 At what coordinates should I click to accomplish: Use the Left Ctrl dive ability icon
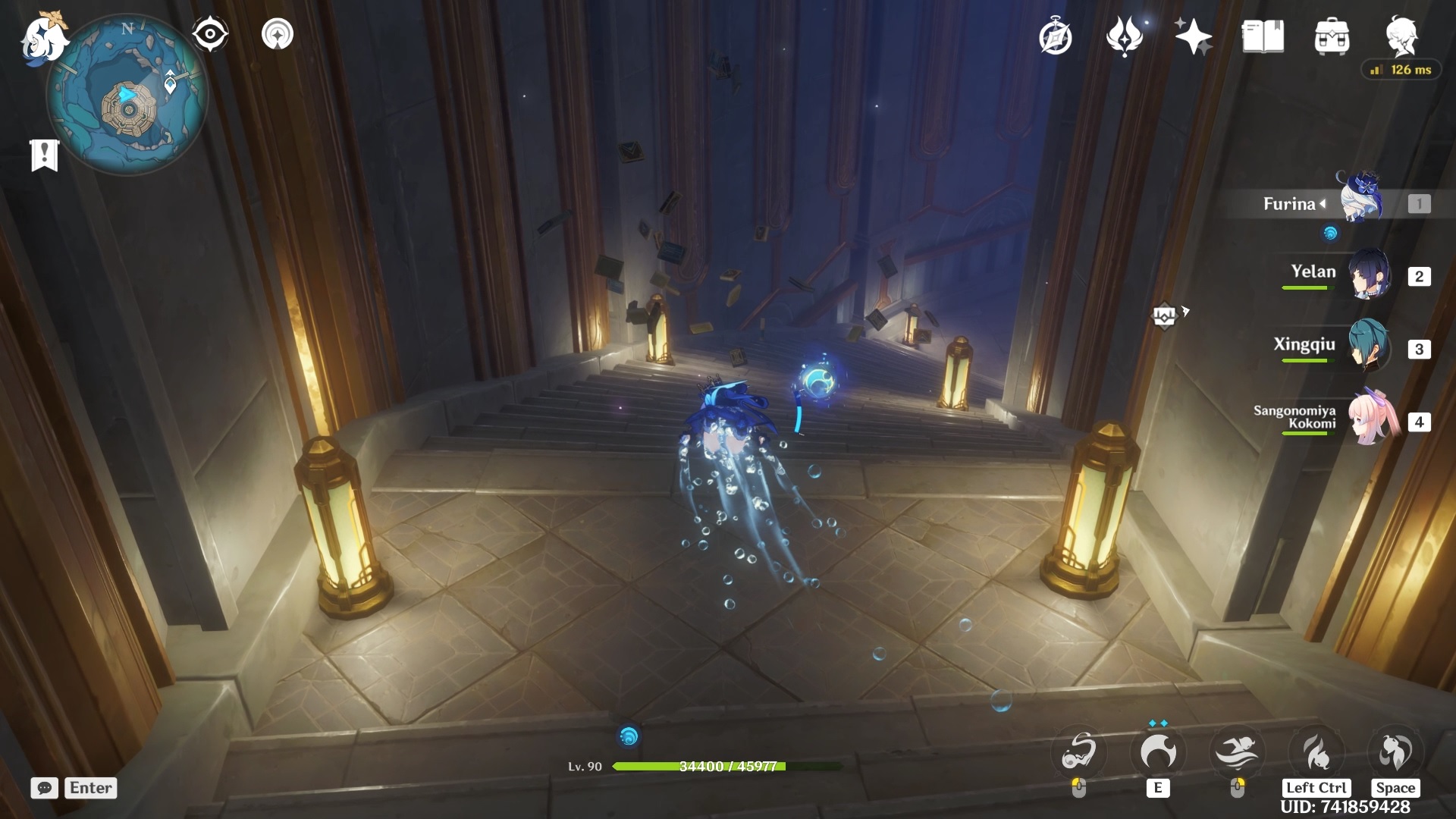click(x=1316, y=752)
